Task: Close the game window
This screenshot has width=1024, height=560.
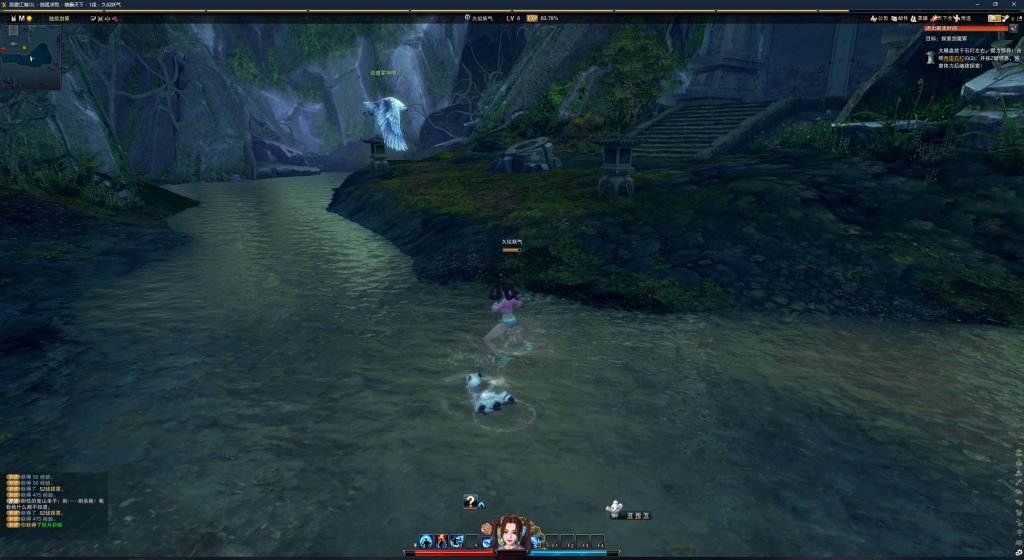Action: (x=1013, y=4)
